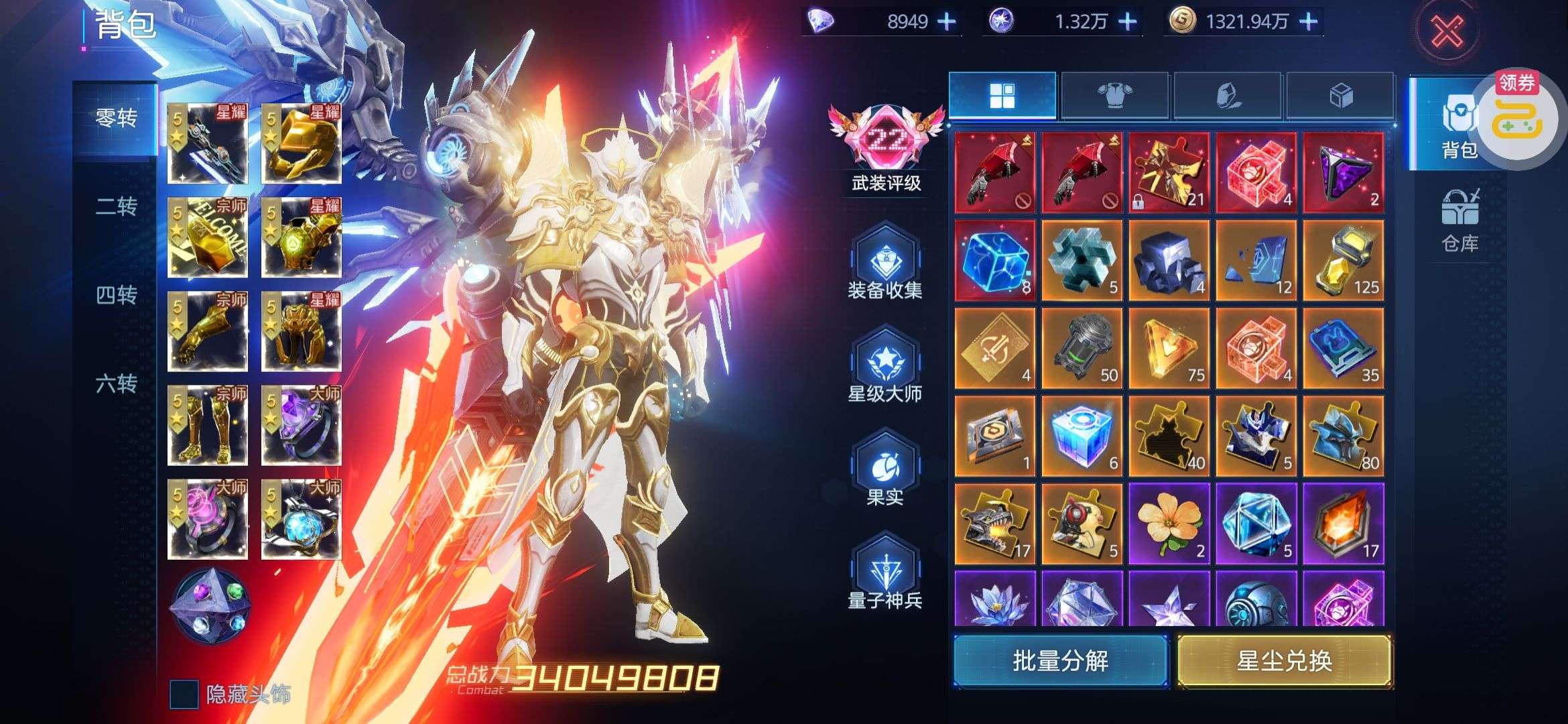
Task: Select the 四转 tab
Action: [x=116, y=295]
